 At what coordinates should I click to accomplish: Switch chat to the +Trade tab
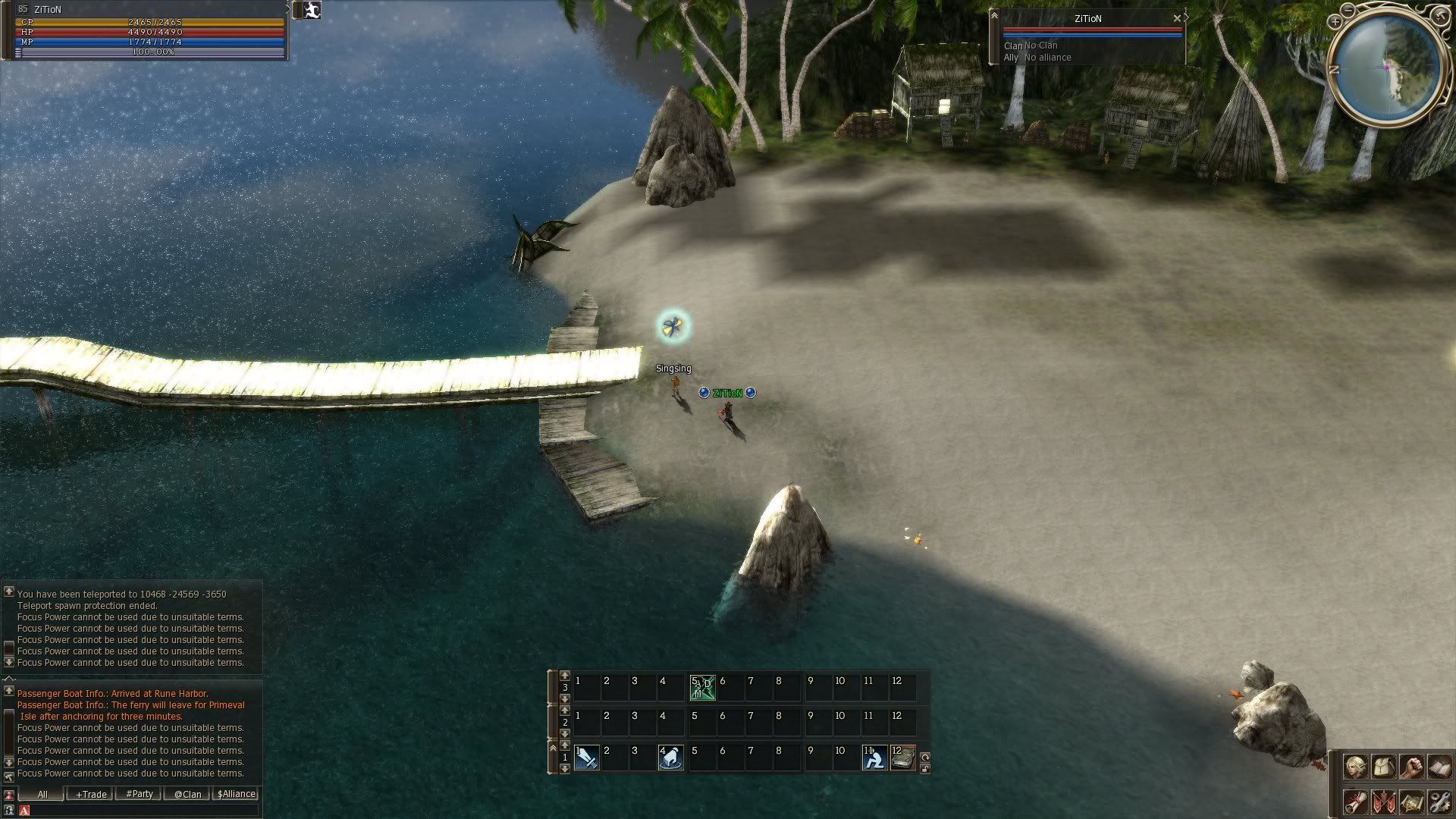pos(90,794)
